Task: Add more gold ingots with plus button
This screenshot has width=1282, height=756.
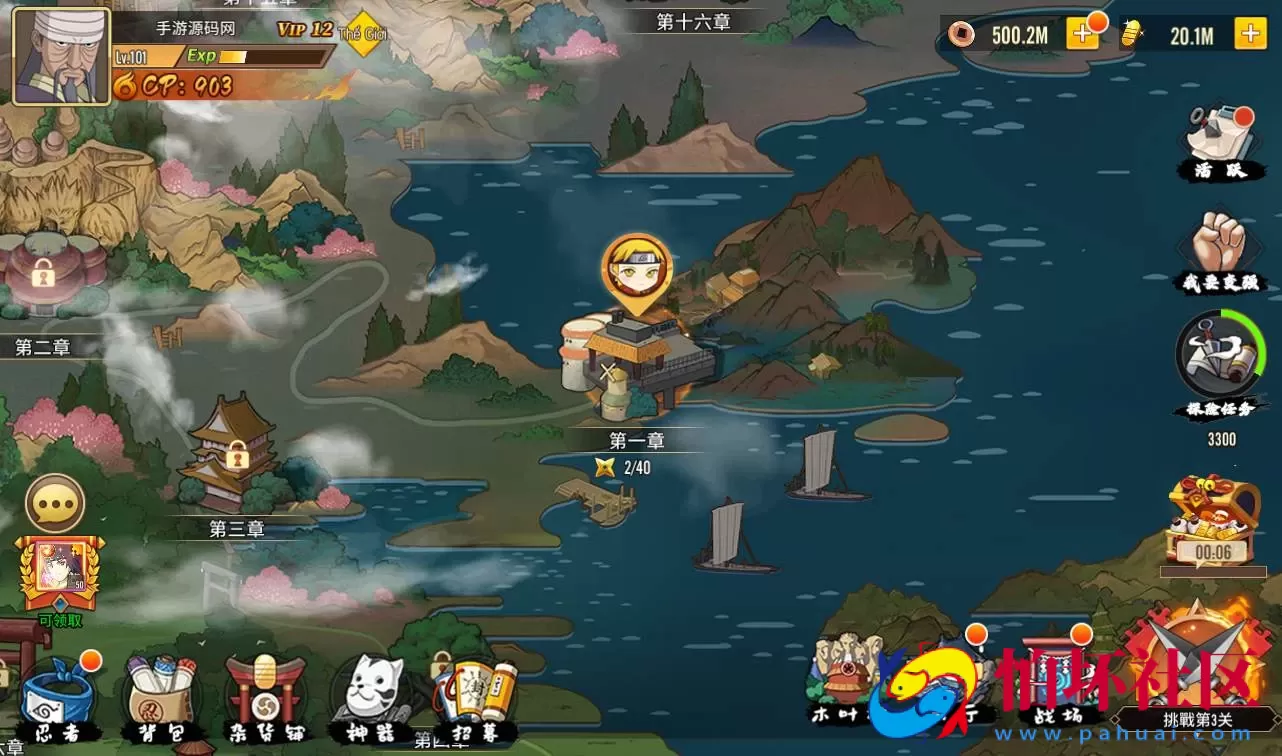Action: 1250,35
